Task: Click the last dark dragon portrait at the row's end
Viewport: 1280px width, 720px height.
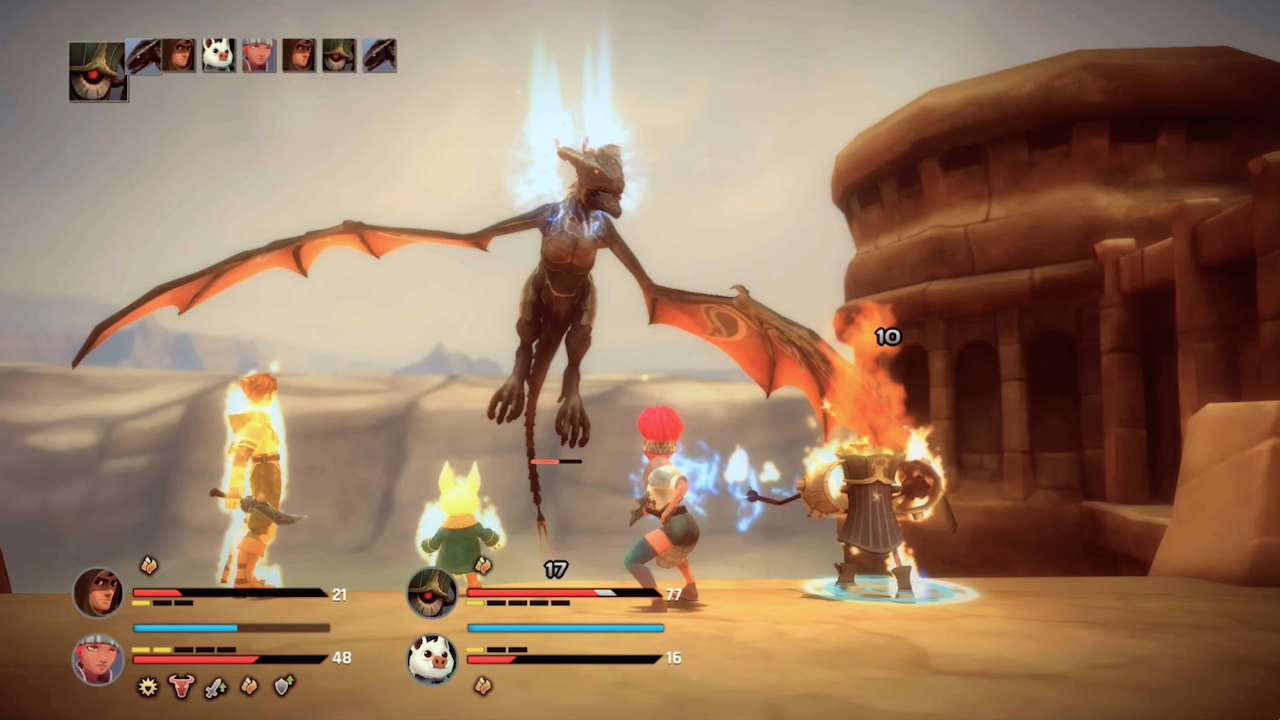Action: click(378, 55)
